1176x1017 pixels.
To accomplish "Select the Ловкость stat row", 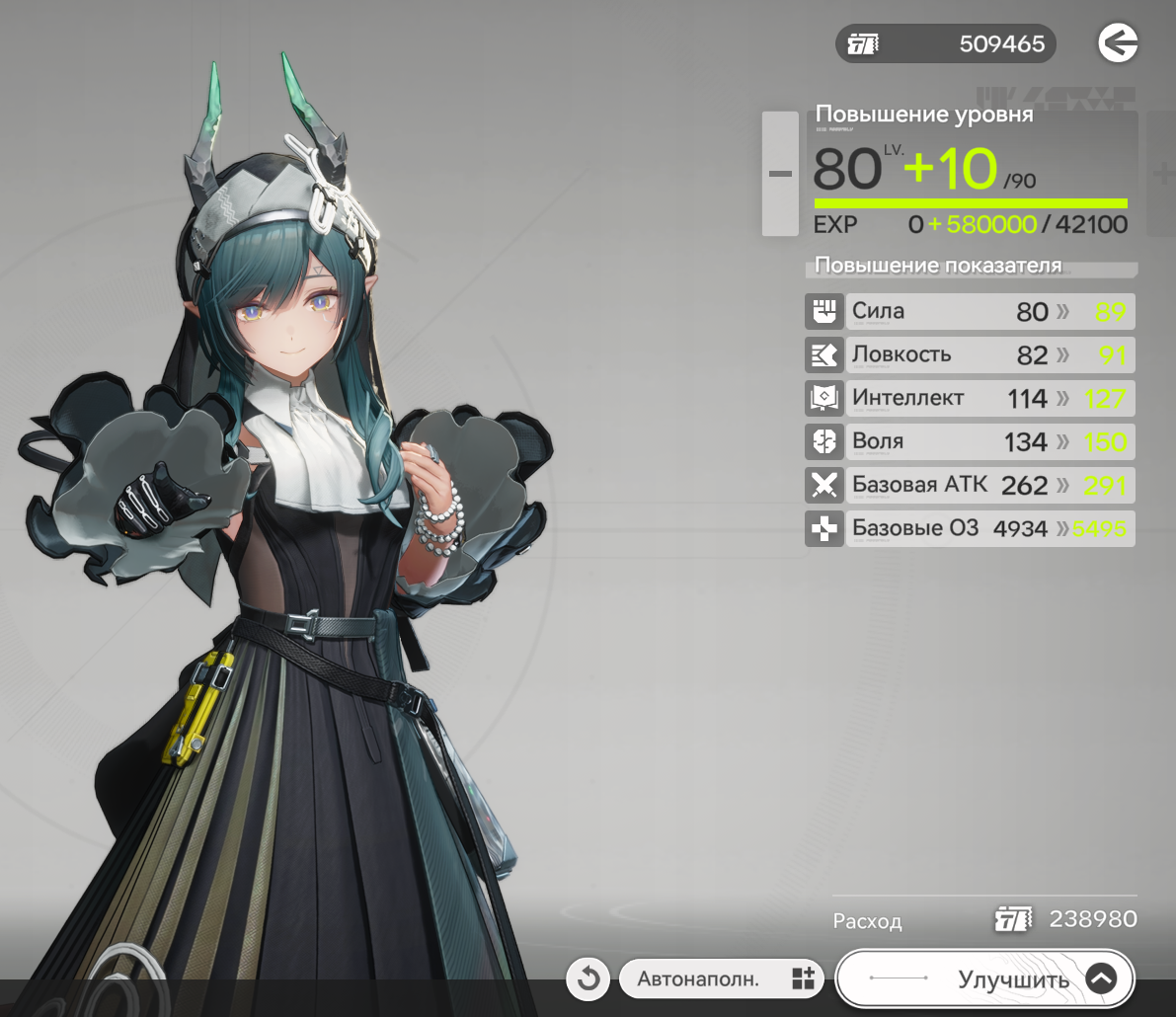I will tap(971, 354).
